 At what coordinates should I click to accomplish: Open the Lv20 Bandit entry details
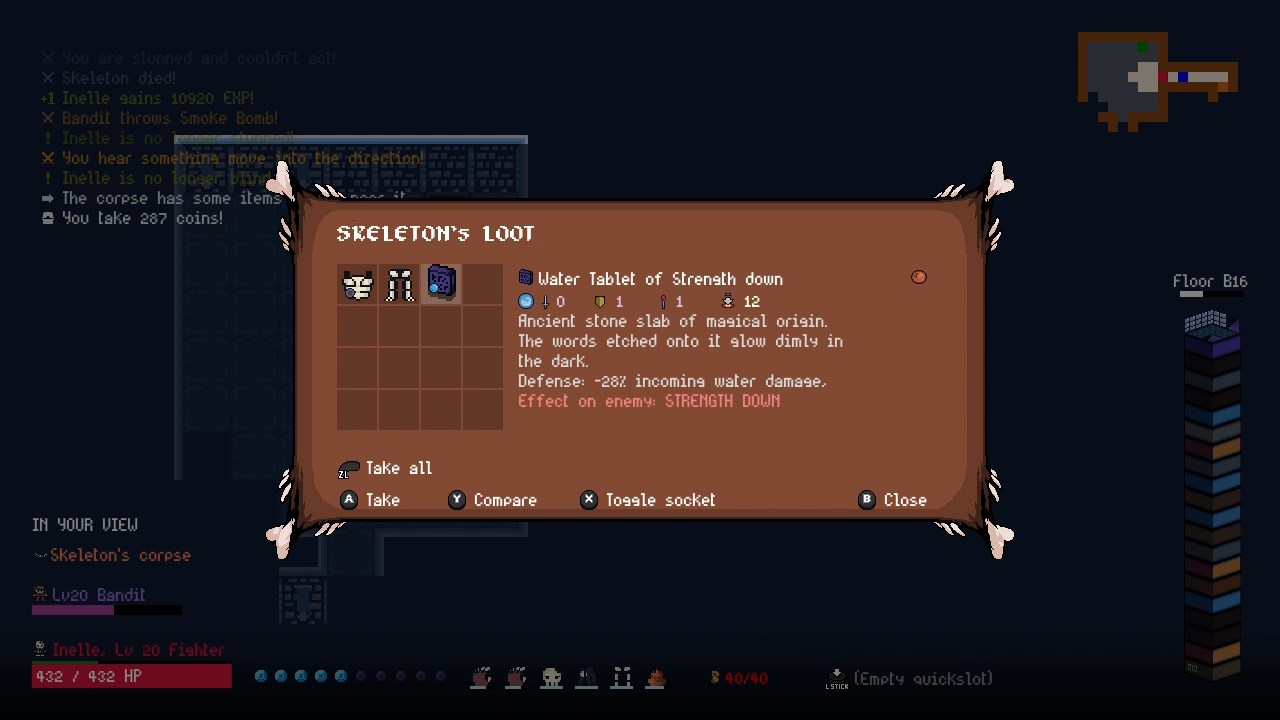click(x=97, y=594)
